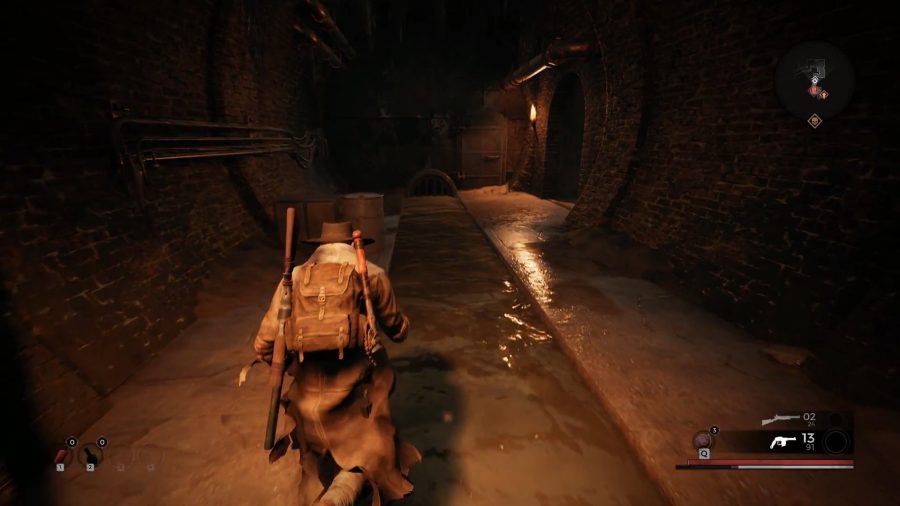Select the dark bottle item in slot 2
This screenshot has width=900, height=506.
point(90,455)
